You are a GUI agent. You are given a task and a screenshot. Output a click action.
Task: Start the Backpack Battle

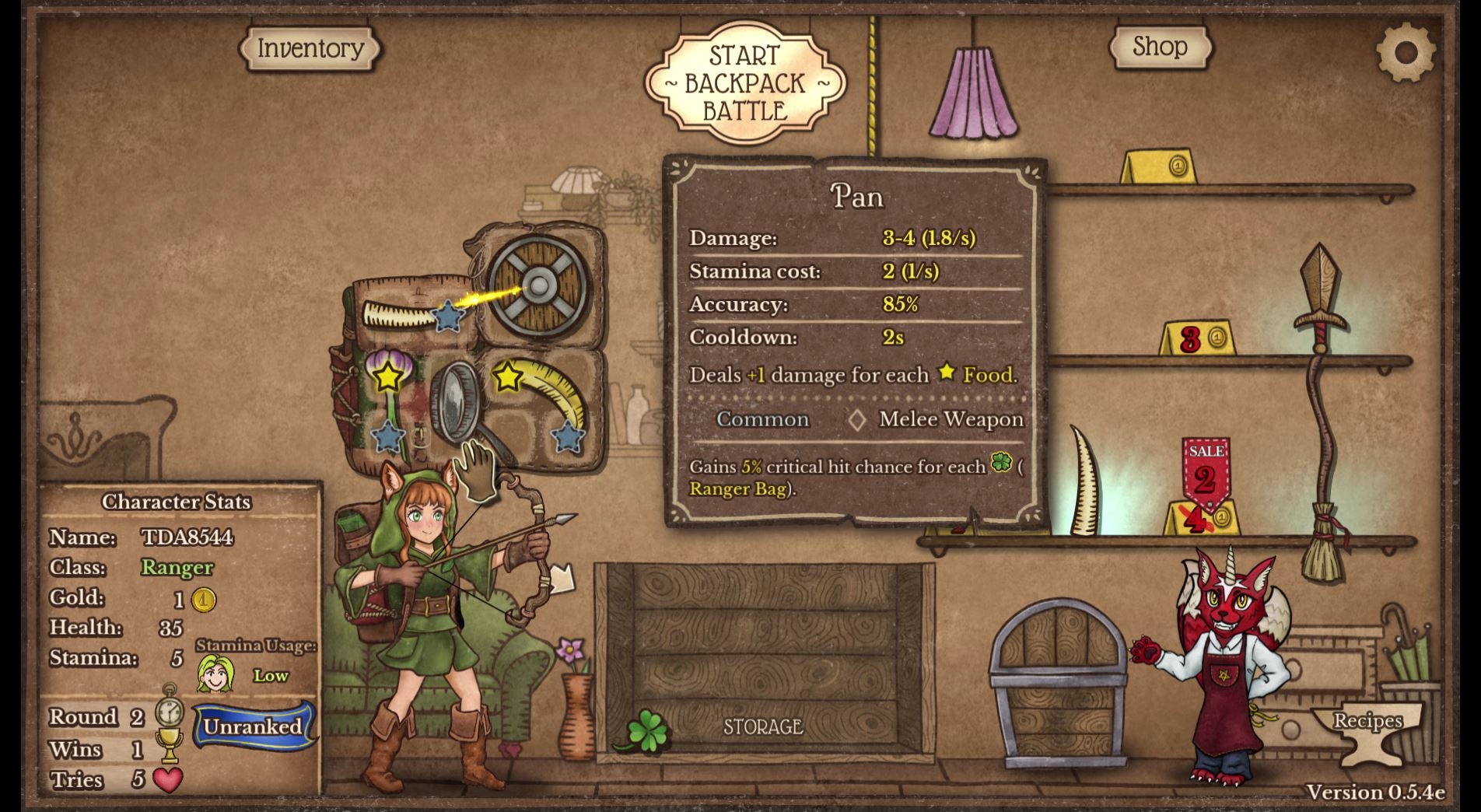(744, 83)
